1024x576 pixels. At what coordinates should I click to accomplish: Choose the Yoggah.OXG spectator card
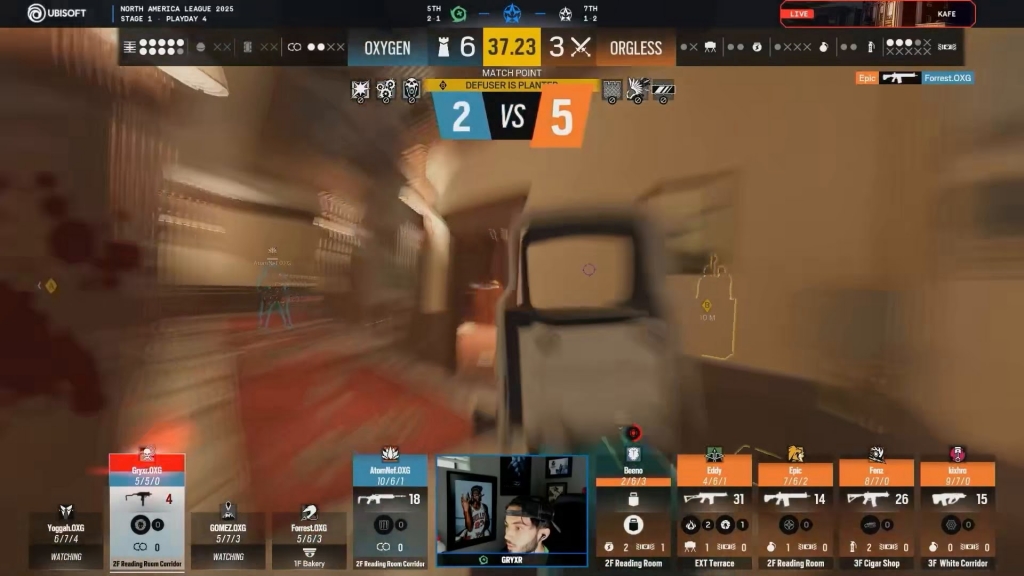click(x=66, y=536)
